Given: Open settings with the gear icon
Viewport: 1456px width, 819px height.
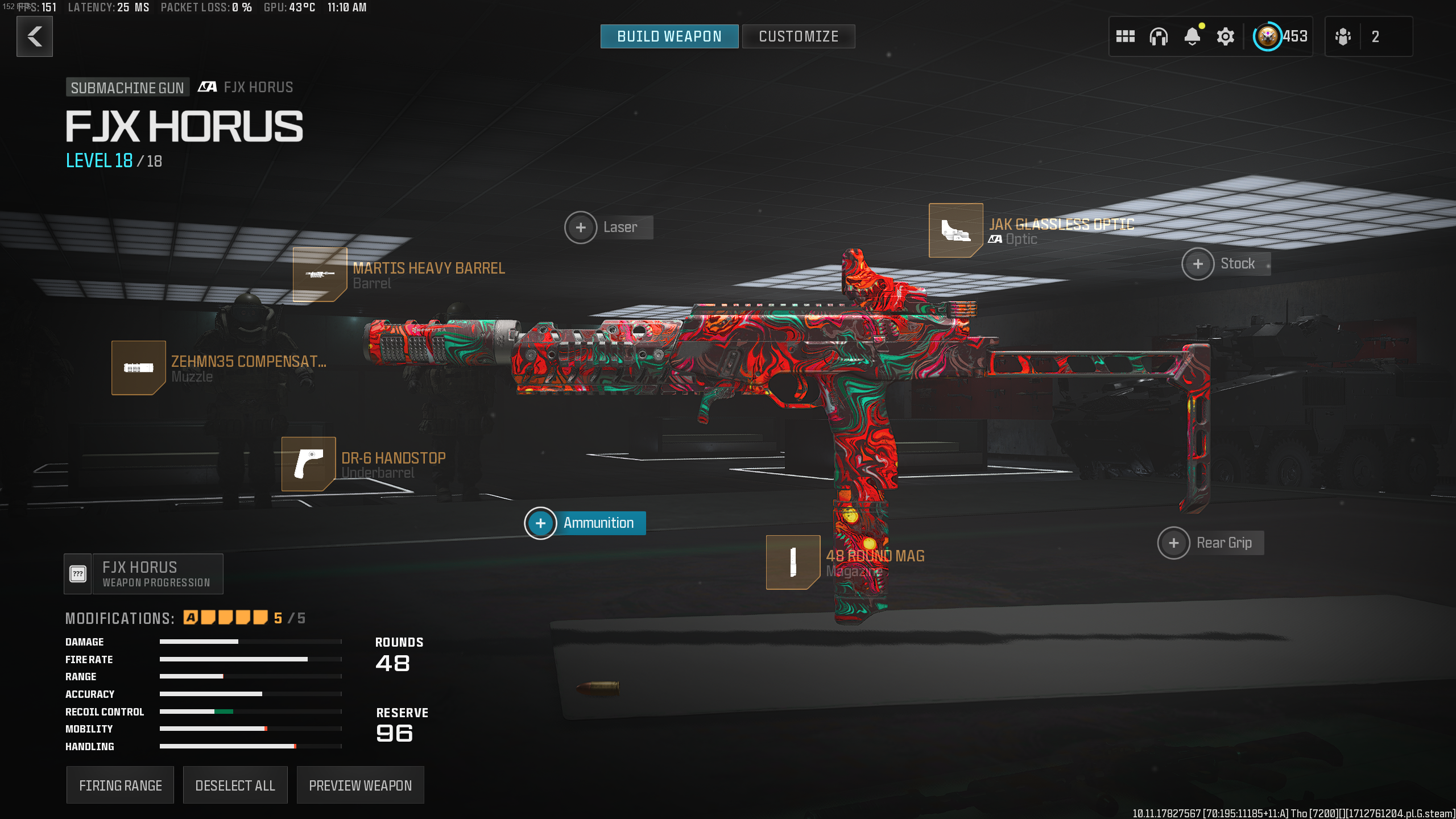Looking at the screenshot, I should (x=1225, y=37).
